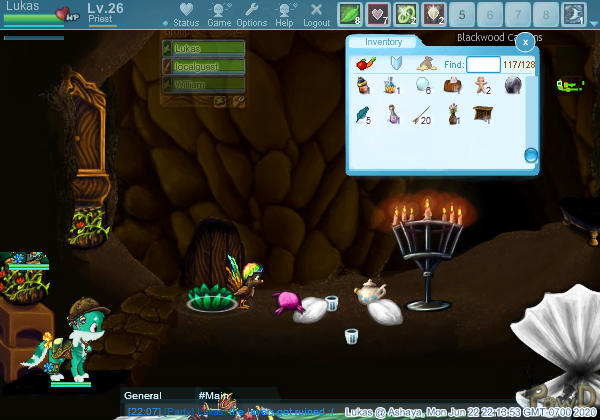Select the pink potion bottle
The width and height of the screenshot is (600, 420).
point(393,115)
